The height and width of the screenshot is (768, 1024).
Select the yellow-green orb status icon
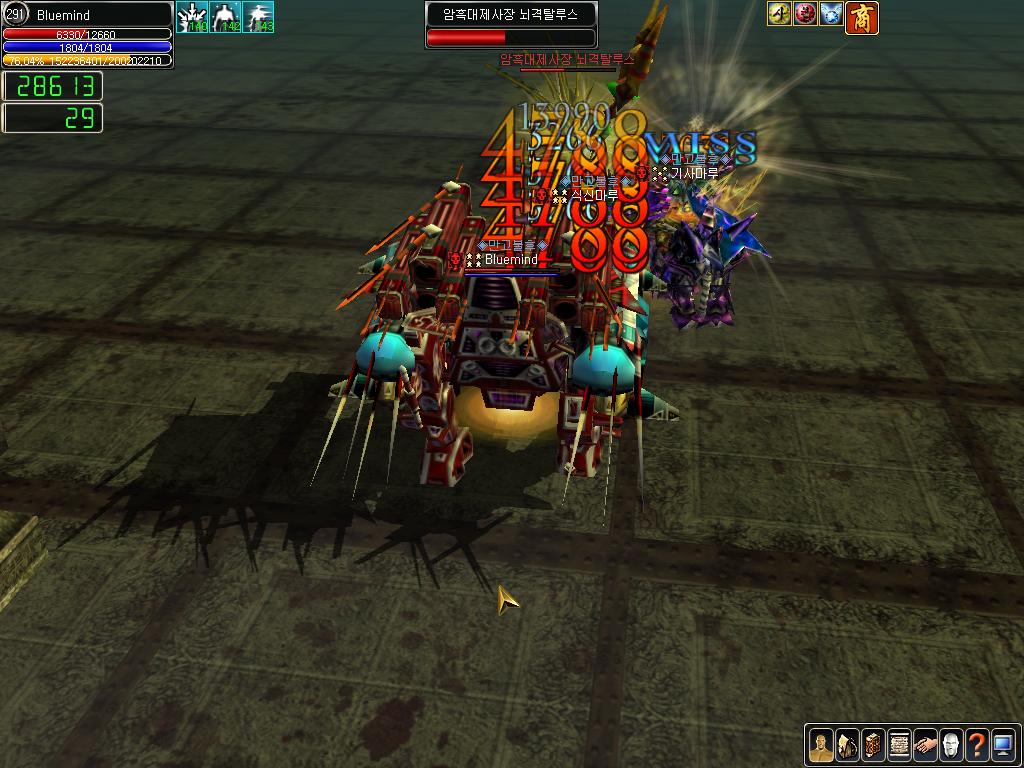(x=780, y=14)
